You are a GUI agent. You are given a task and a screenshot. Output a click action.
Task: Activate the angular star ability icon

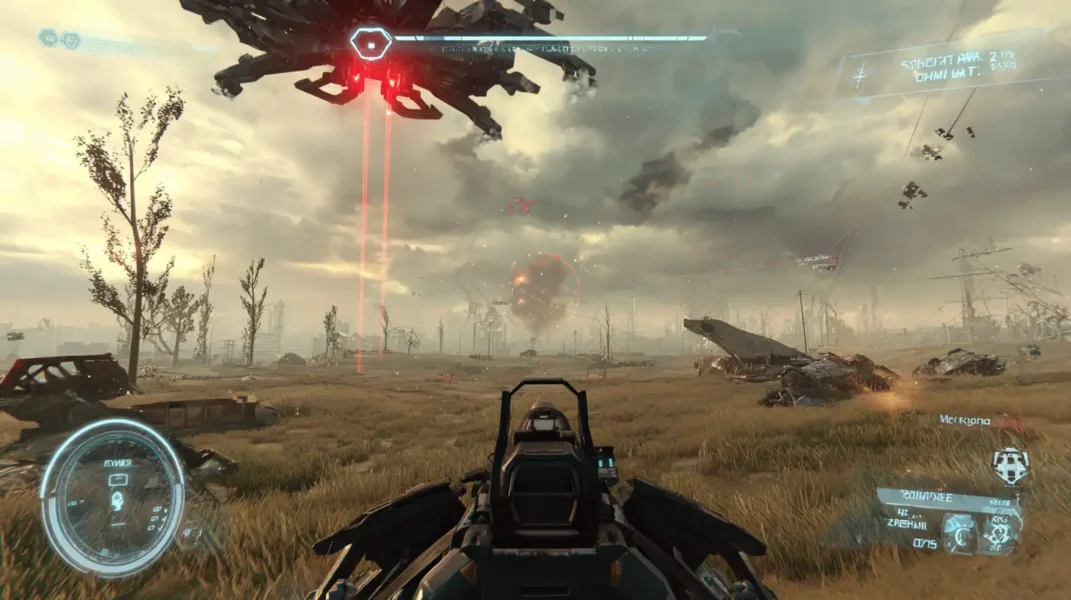click(x=1000, y=534)
